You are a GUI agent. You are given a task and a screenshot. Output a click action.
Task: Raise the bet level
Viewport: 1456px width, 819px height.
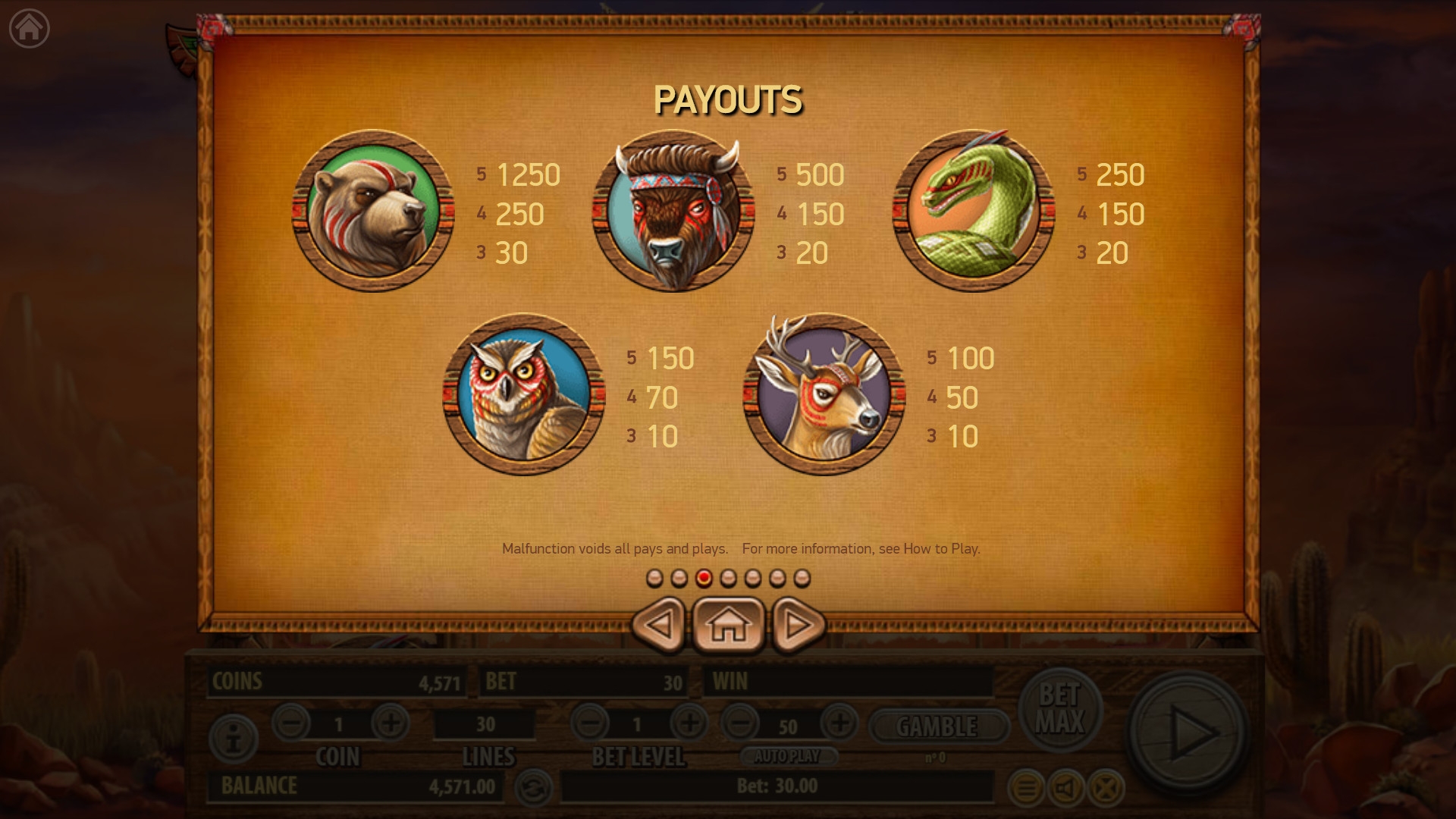(x=689, y=723)
